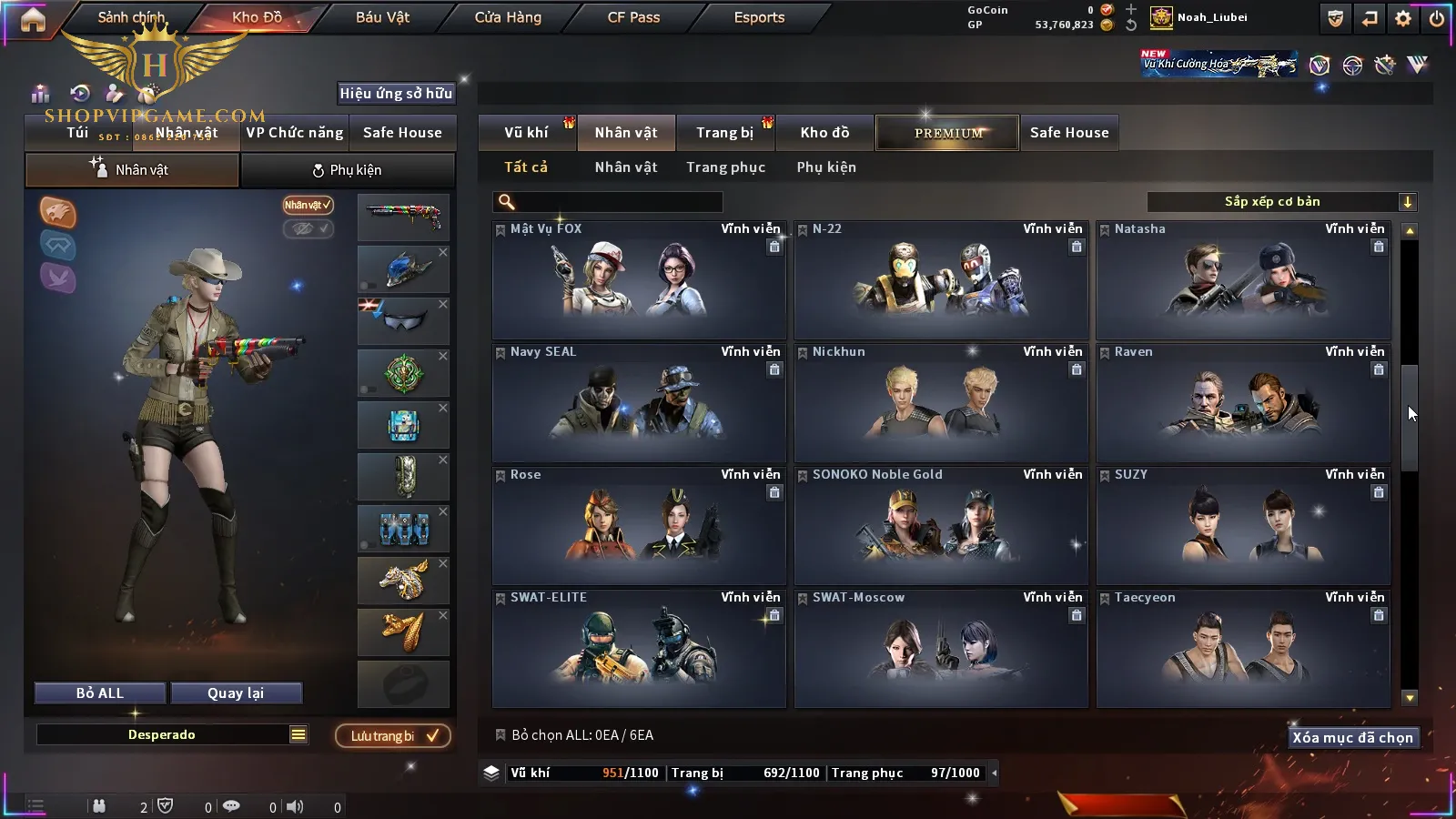Choose the Taecyeon character card
The width and height of the screenshot is (1456, 819).
point(1243,649)
